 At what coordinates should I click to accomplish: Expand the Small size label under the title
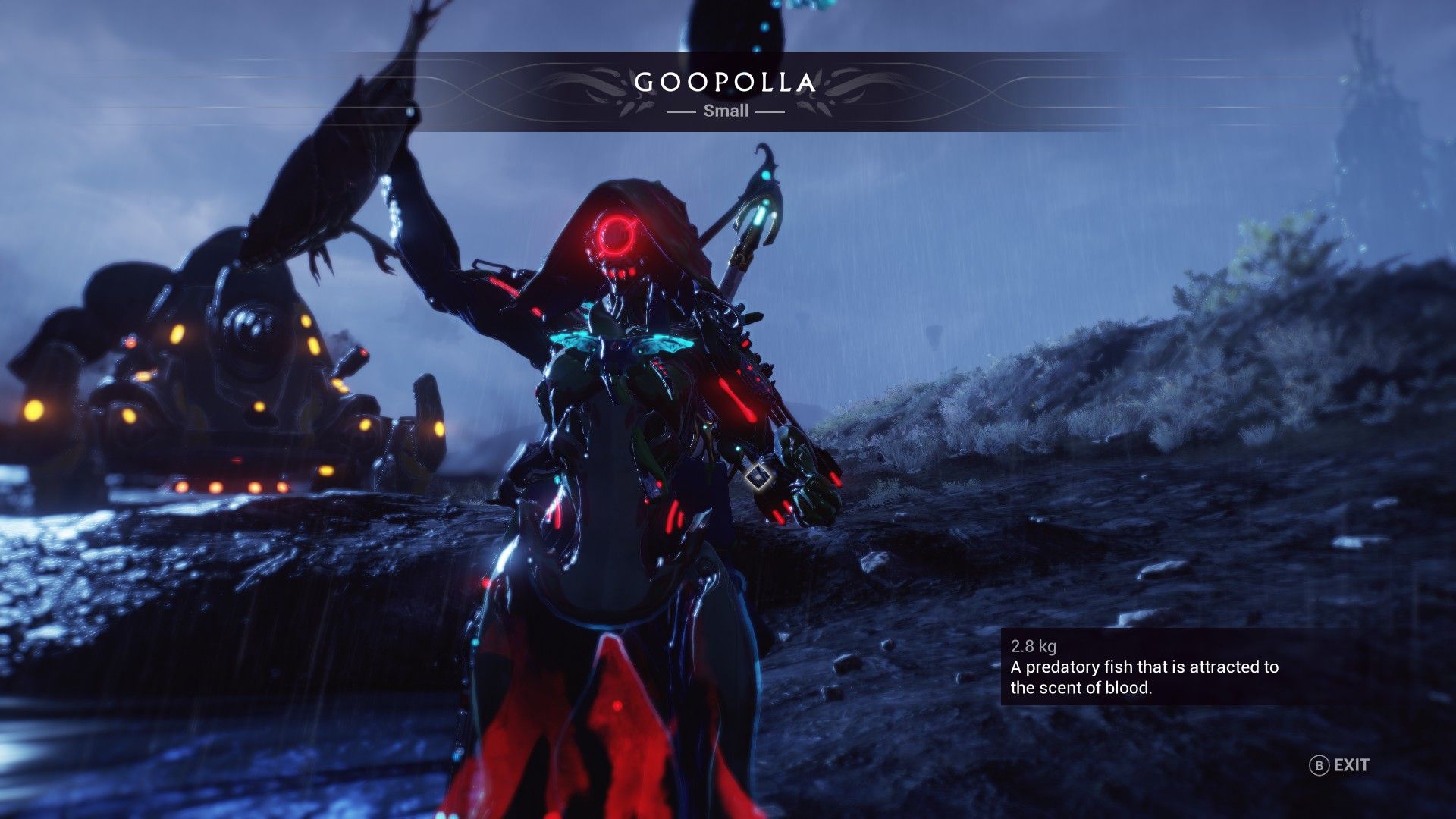click(x=726, y=111)
